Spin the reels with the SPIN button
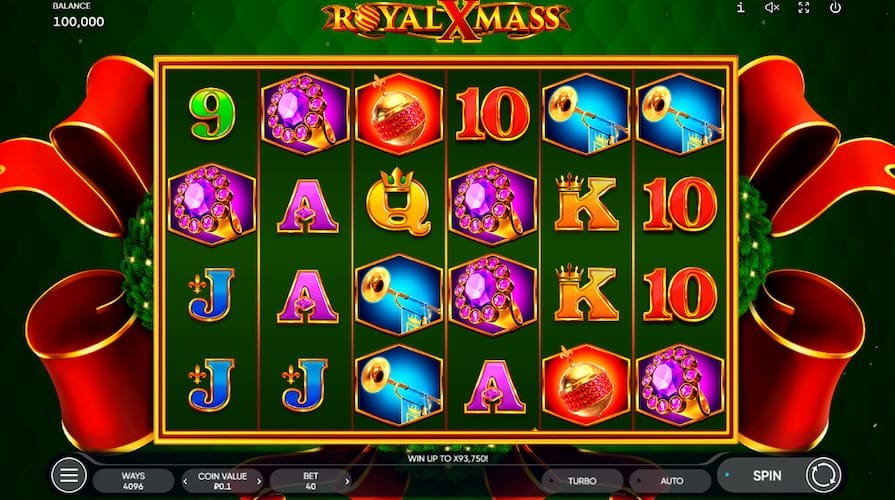Image resolution: width=895 pixels, height=500 pixels. point(766,476)
